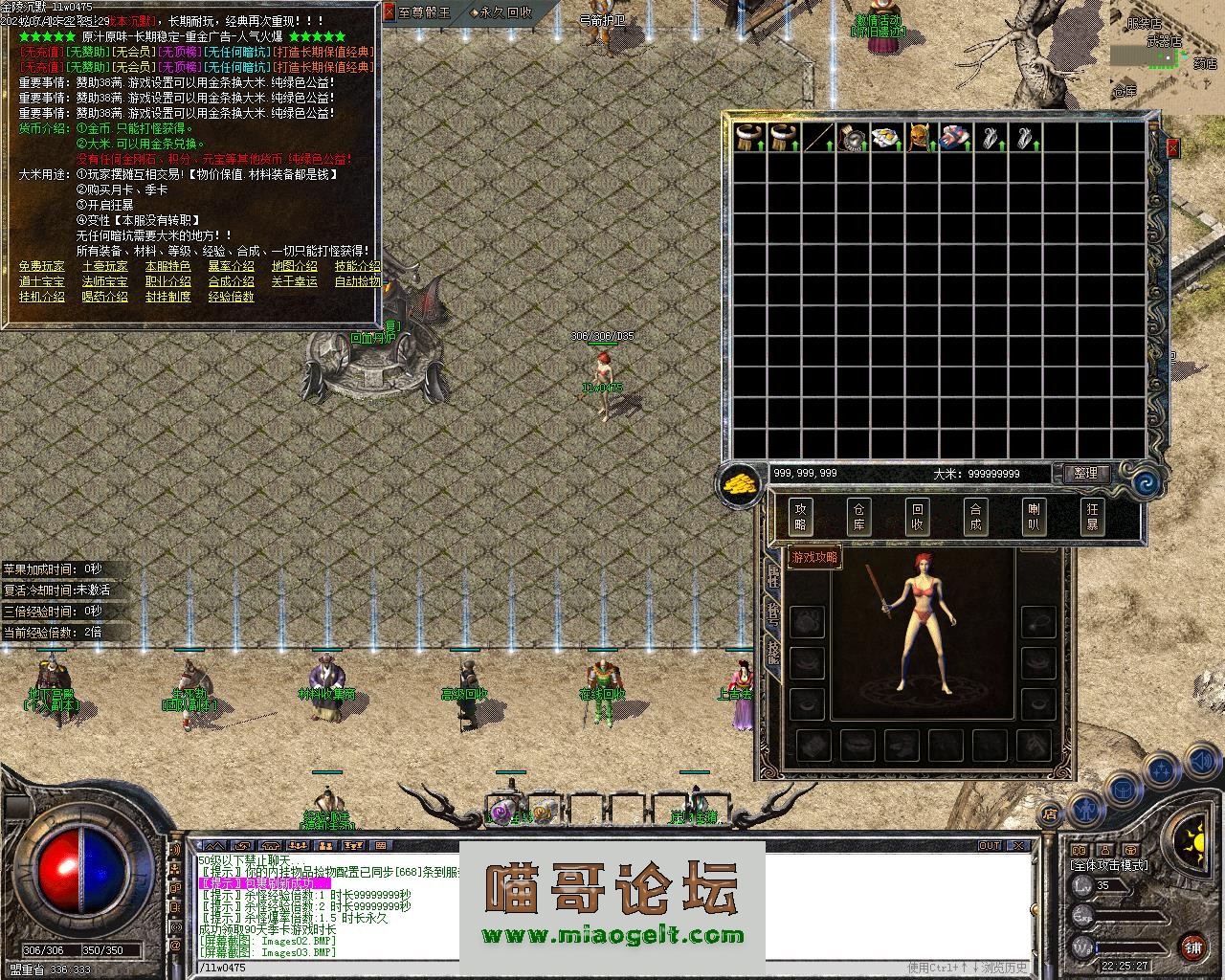Click the 喇叭 horn button
Screen dimensions: 1225x980
(x=1034, y=517)
